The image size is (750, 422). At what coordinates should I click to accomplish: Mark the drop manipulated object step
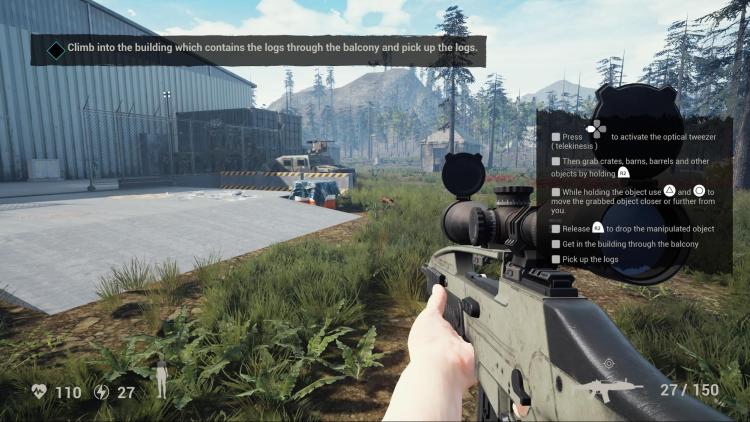click(x=556, y=228)
